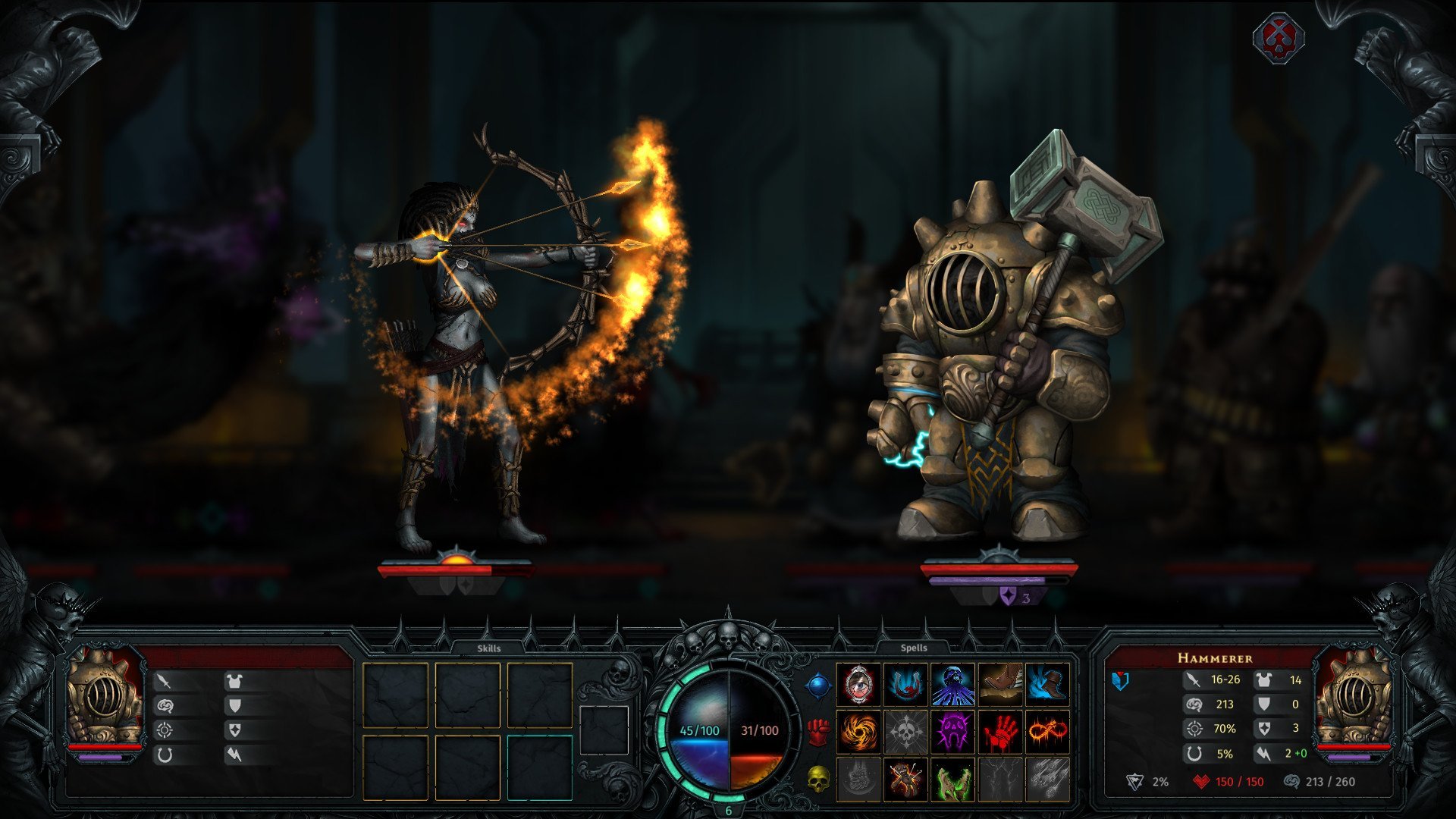
Task: Select the blue shield status icon on Hammerer
Action: (1120, 680)
